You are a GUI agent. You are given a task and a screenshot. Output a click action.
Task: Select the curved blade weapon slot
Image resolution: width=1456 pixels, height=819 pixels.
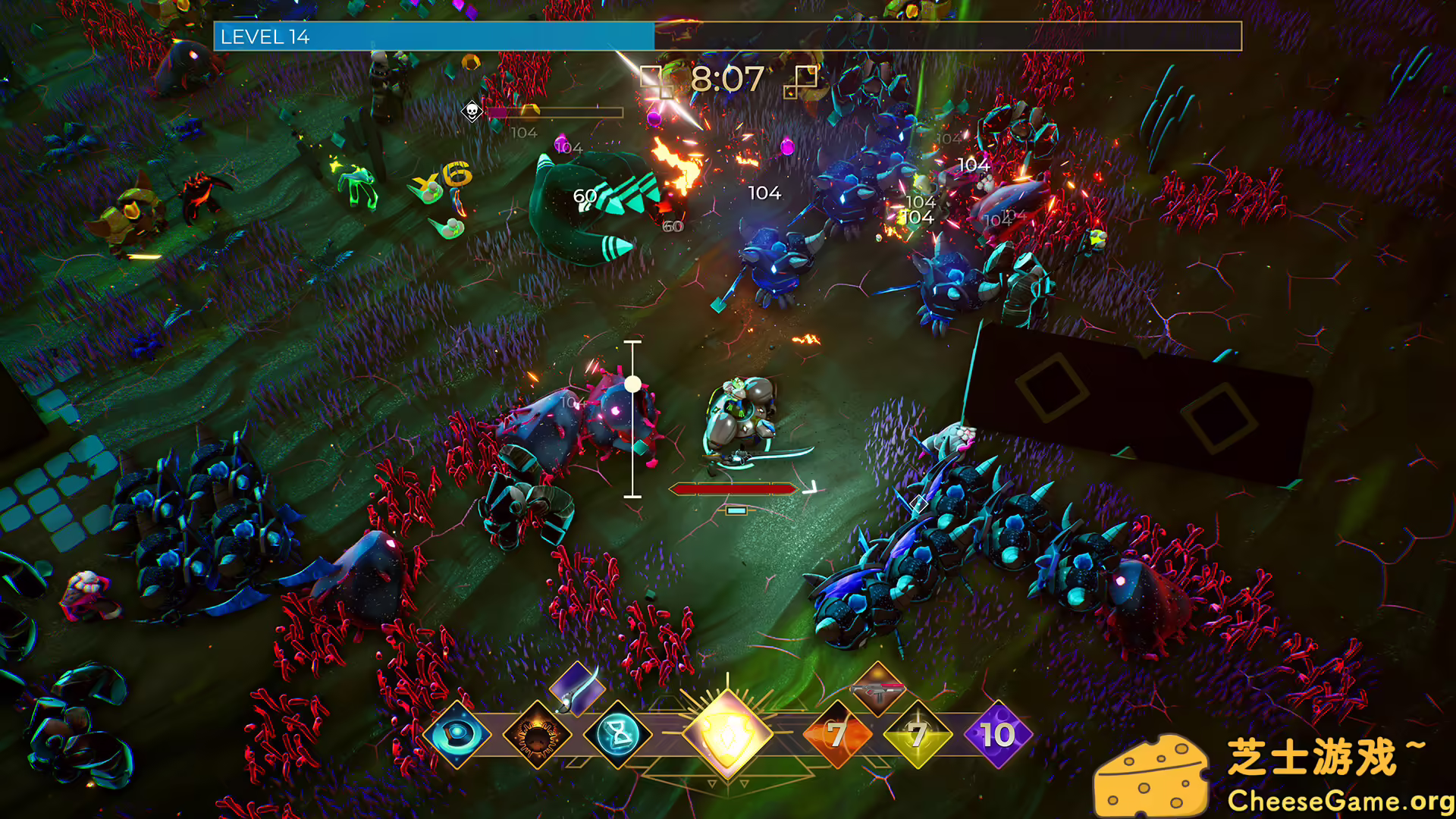tap(576, 689)
